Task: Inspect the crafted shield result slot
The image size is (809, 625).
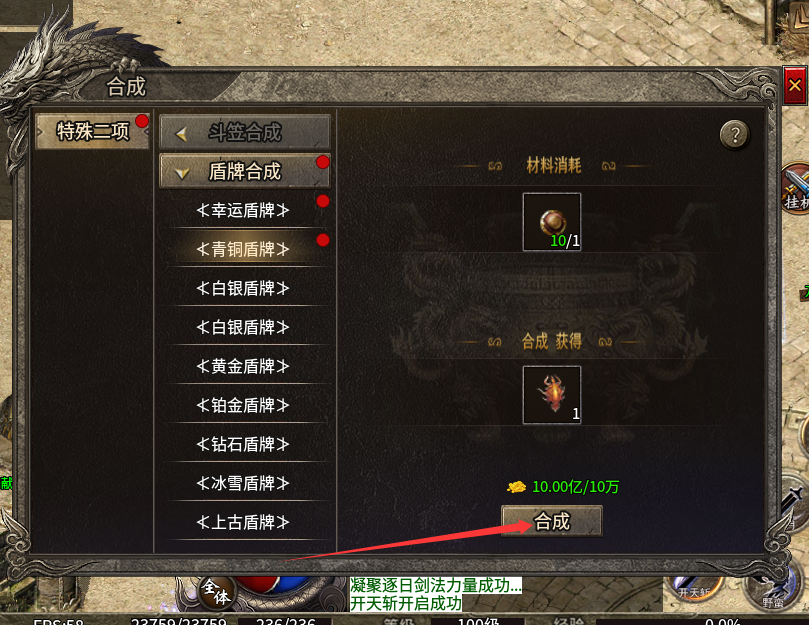Action: [x=551, y=394]
